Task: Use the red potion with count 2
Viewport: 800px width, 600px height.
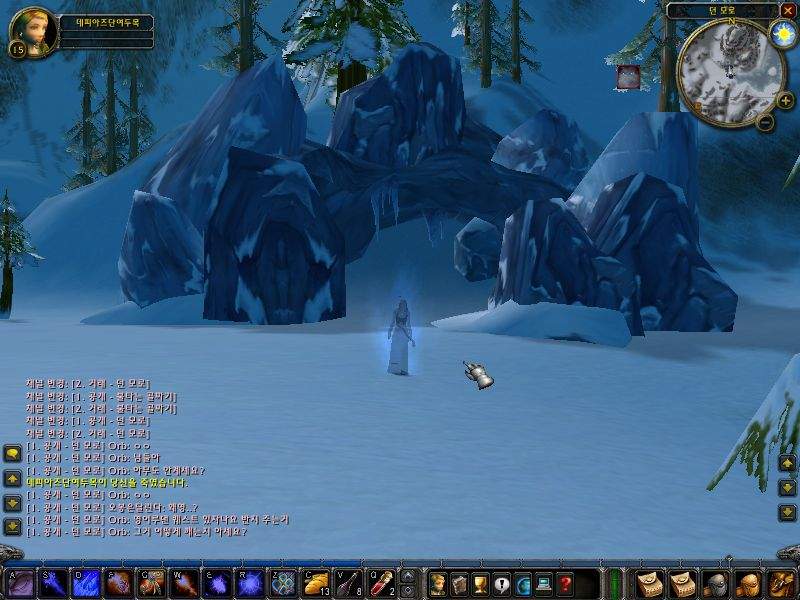Action: tap(380, 583)
